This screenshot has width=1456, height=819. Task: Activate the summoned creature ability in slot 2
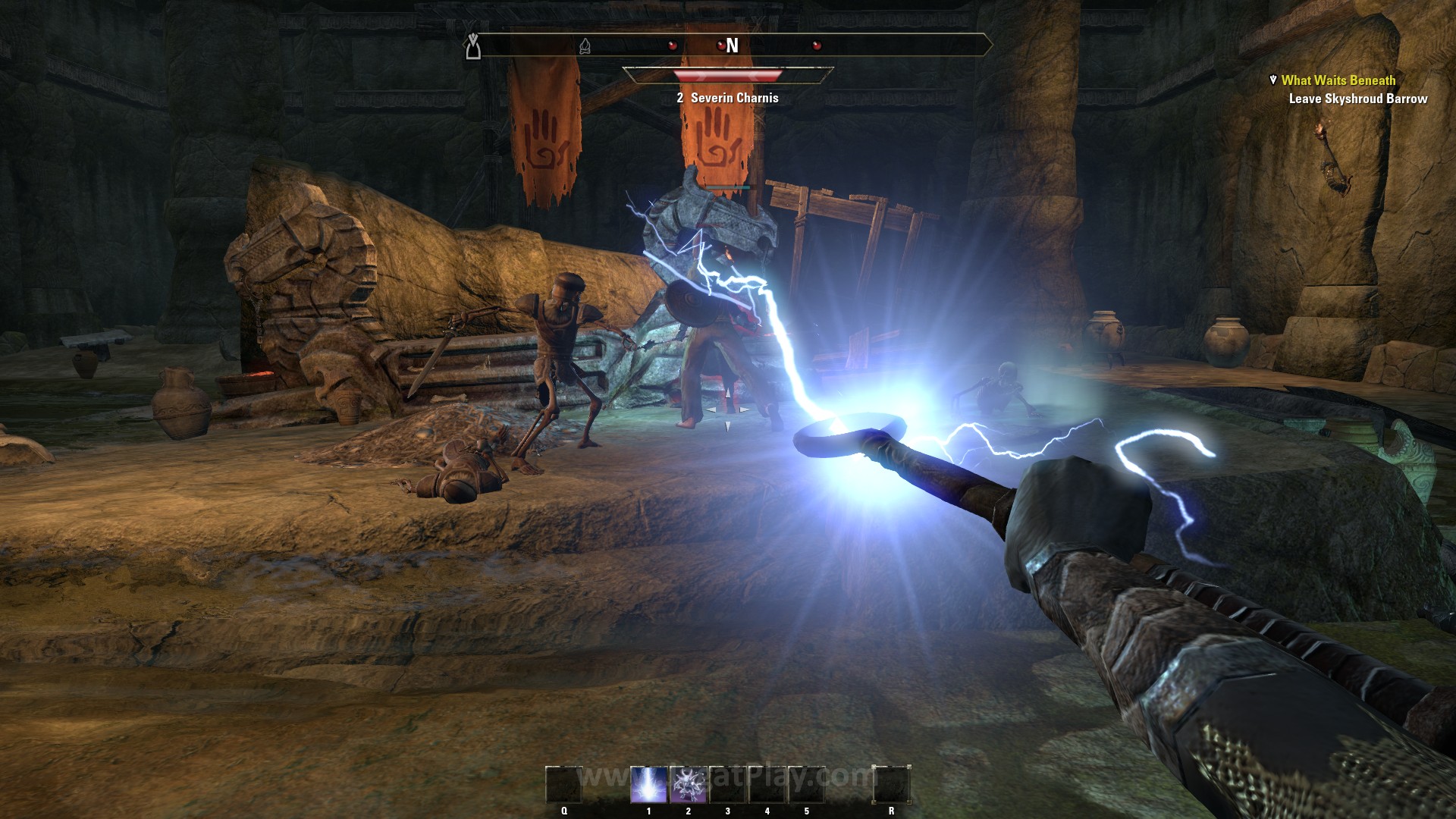coord(689,784)
